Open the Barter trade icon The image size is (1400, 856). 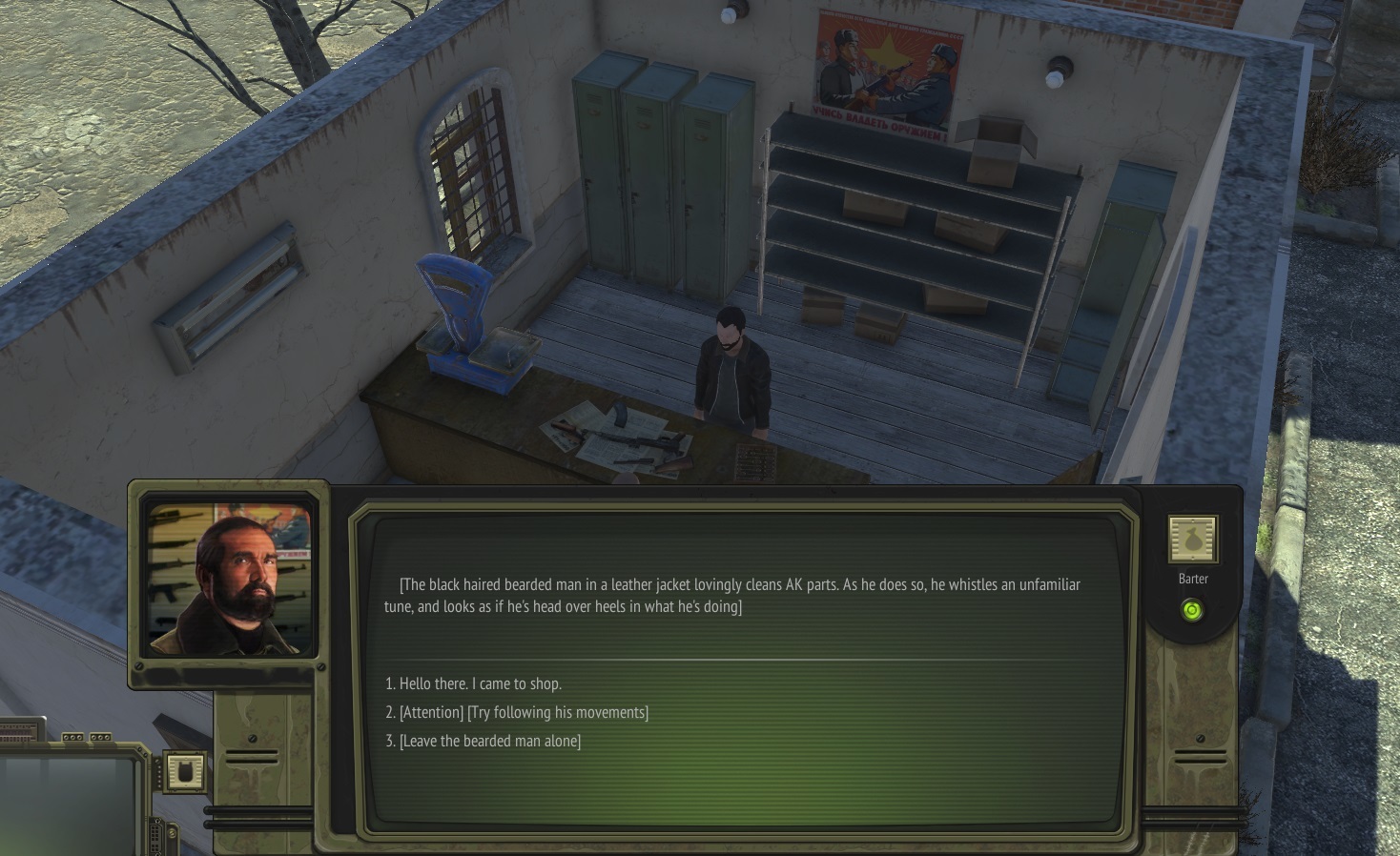[x=1192, y=540]
